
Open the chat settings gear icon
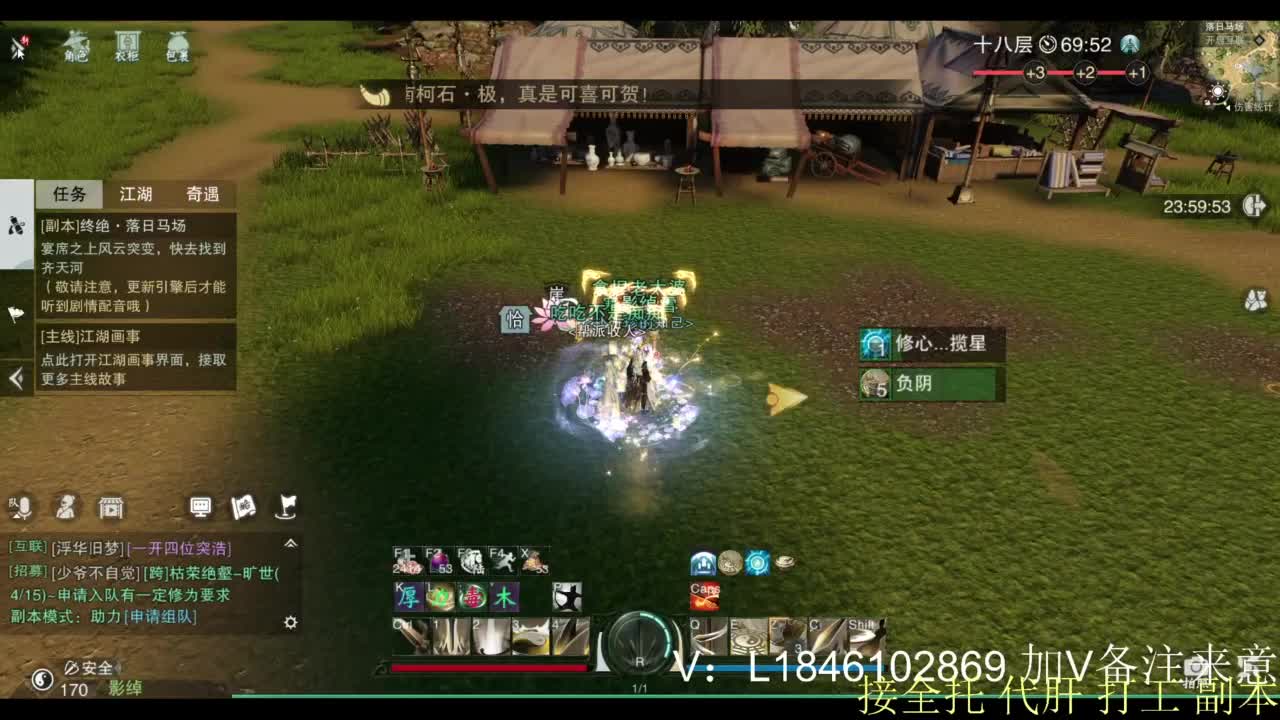click(x=291, y=623)
